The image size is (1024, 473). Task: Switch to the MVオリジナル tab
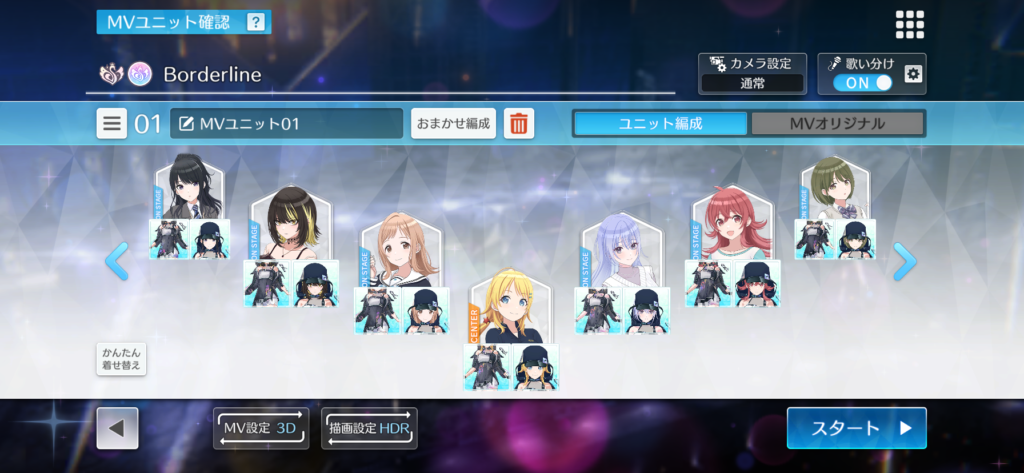tap(837, 124)
